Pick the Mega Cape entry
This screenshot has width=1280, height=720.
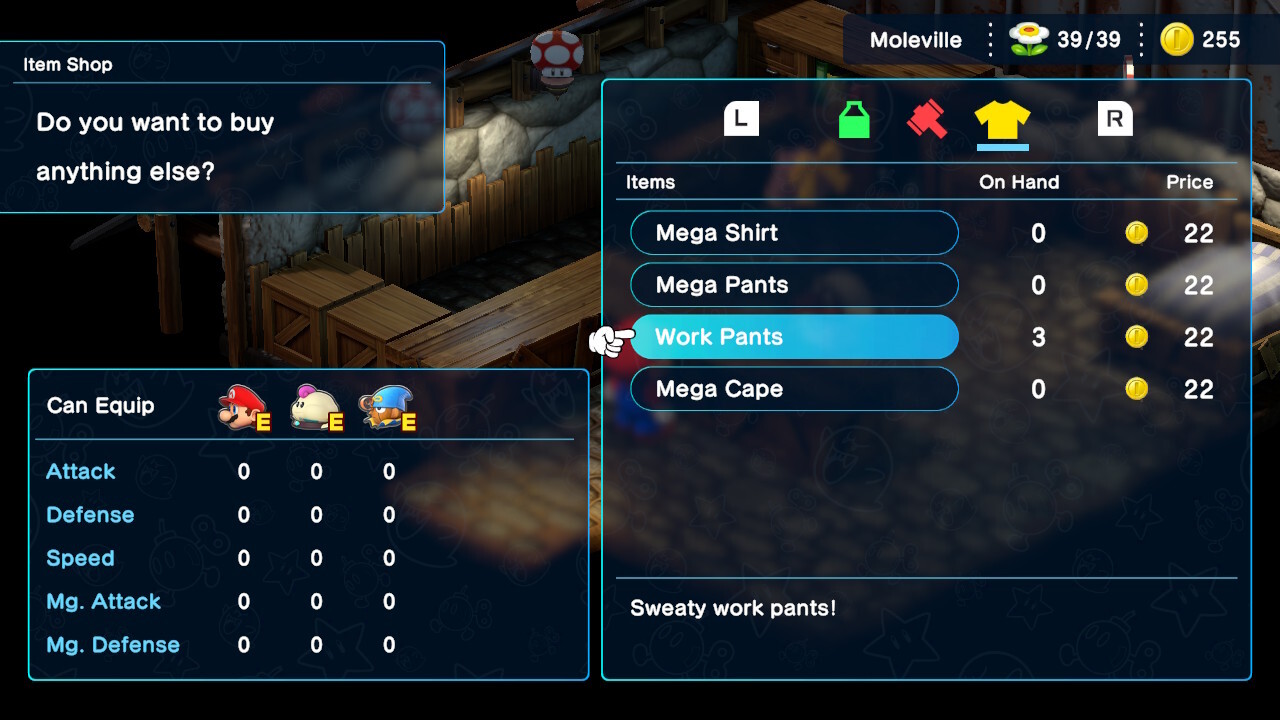(794, 389)
